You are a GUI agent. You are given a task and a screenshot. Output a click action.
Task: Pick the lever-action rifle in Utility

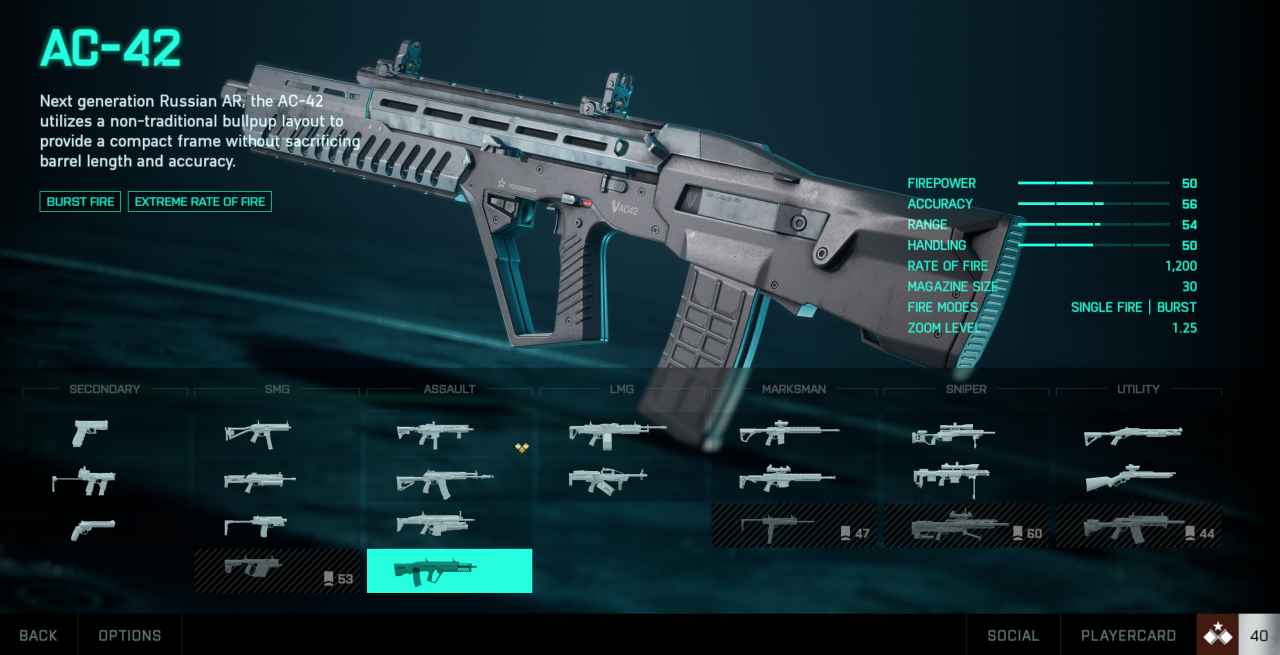tap(1130, 479)
